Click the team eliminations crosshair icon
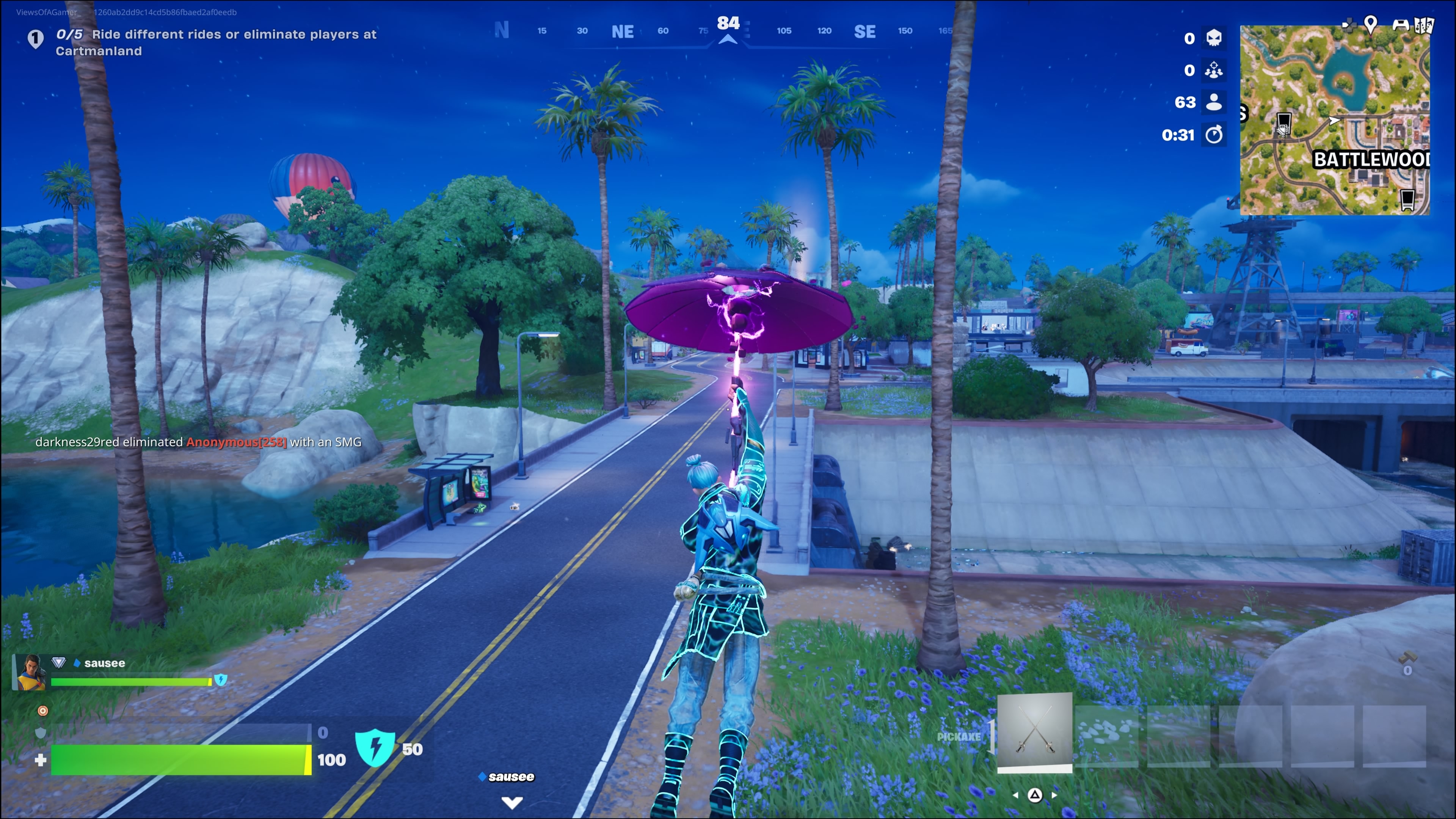 pyautogui.click(x=1213, y=70)
